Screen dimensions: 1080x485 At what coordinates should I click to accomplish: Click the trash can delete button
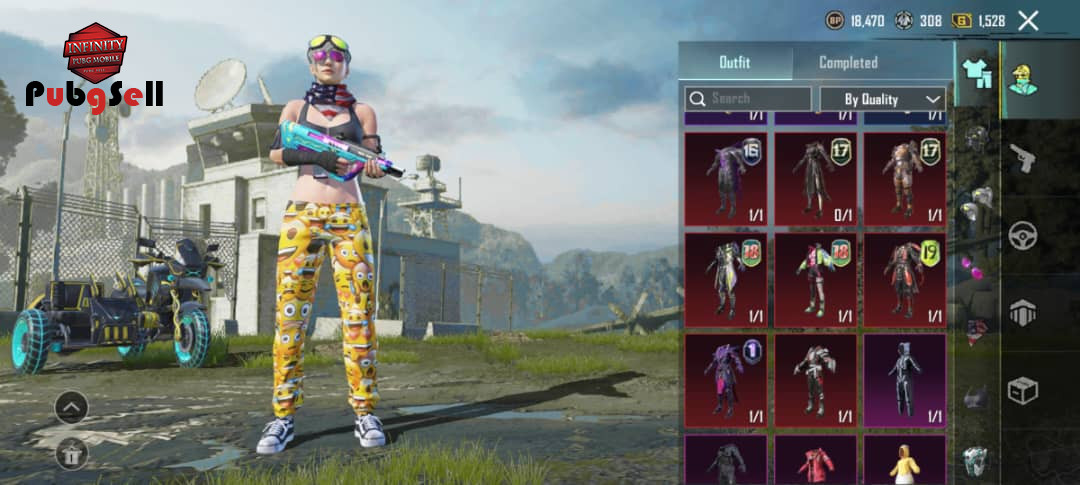(71, 454)
